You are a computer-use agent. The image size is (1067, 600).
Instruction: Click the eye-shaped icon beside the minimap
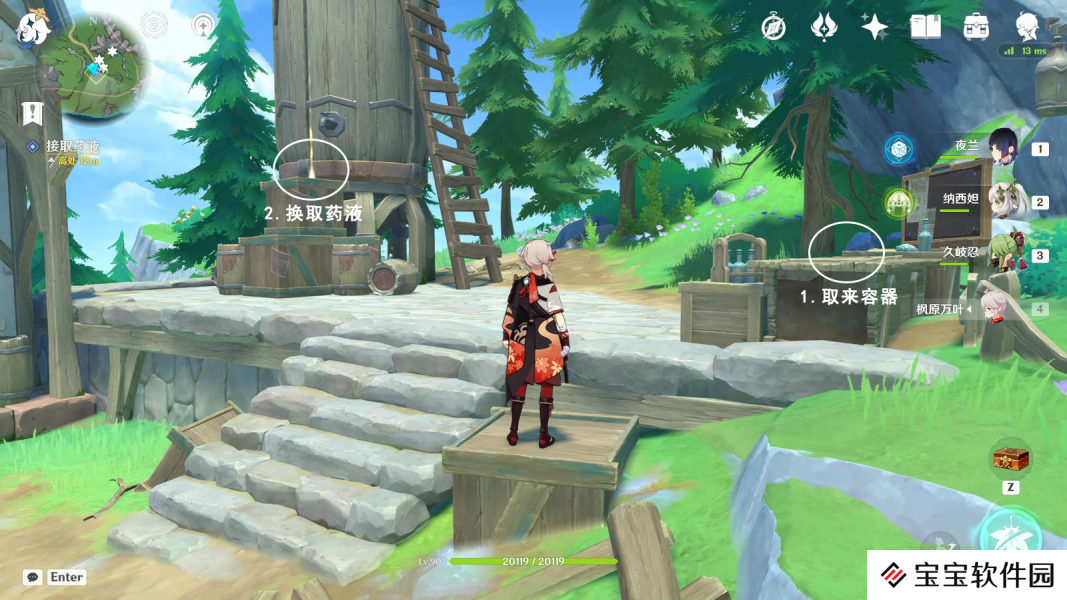[x=154, y=25]
